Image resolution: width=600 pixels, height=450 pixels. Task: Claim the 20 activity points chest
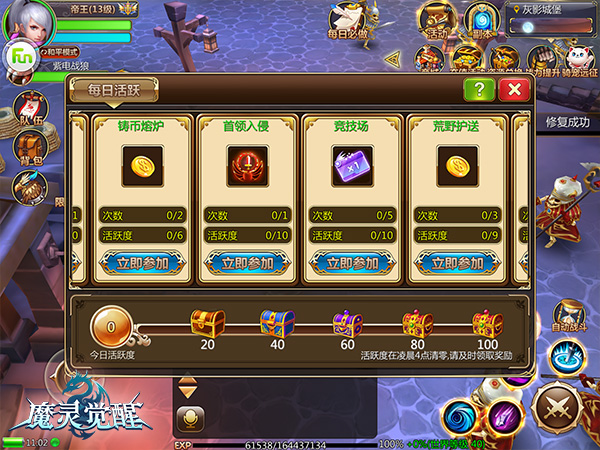click(207, 323)
